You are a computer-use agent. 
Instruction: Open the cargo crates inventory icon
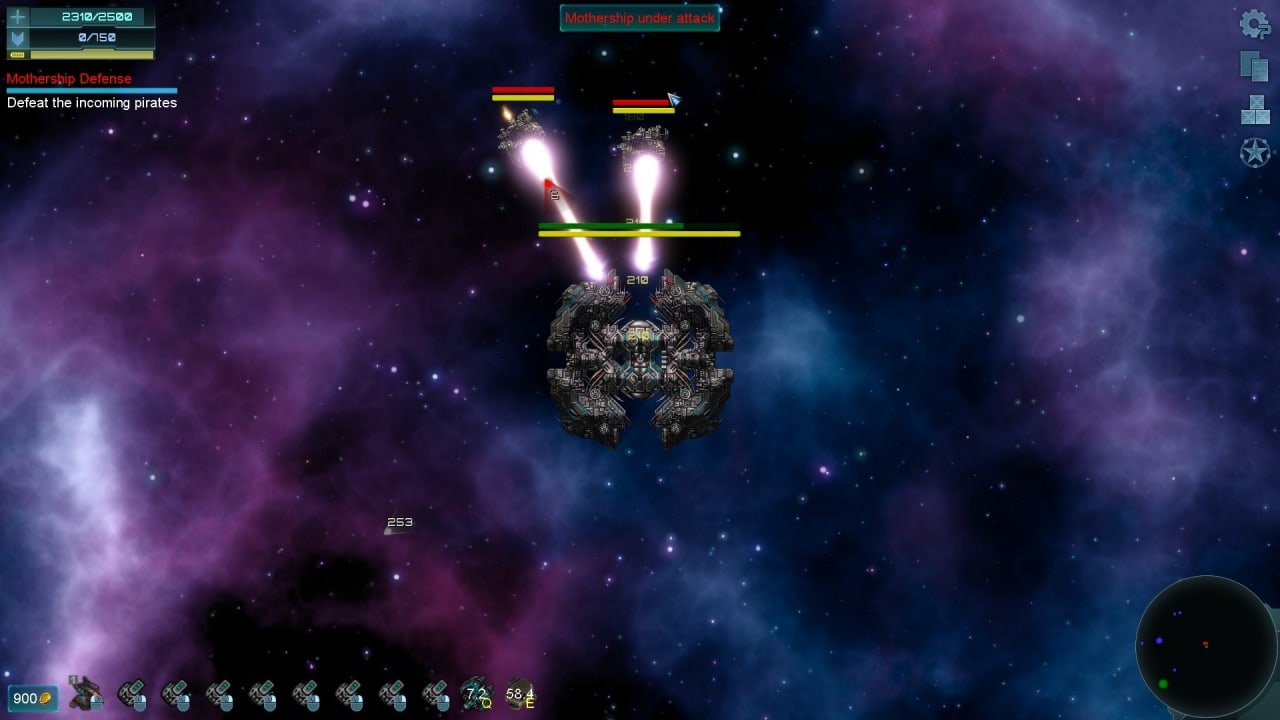(1255, 110)
